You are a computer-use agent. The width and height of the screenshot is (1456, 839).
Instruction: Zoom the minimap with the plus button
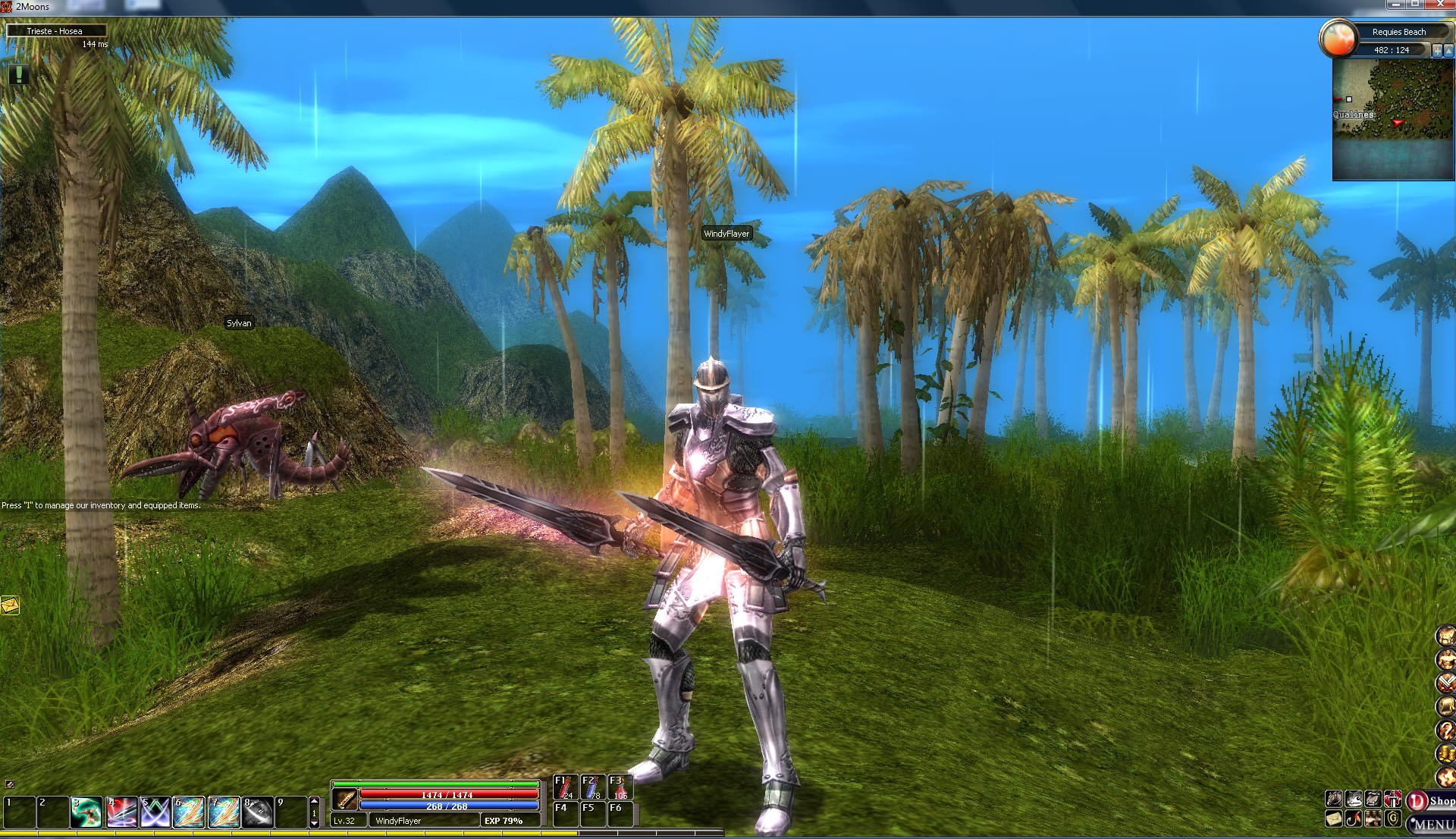[1436, 50]
